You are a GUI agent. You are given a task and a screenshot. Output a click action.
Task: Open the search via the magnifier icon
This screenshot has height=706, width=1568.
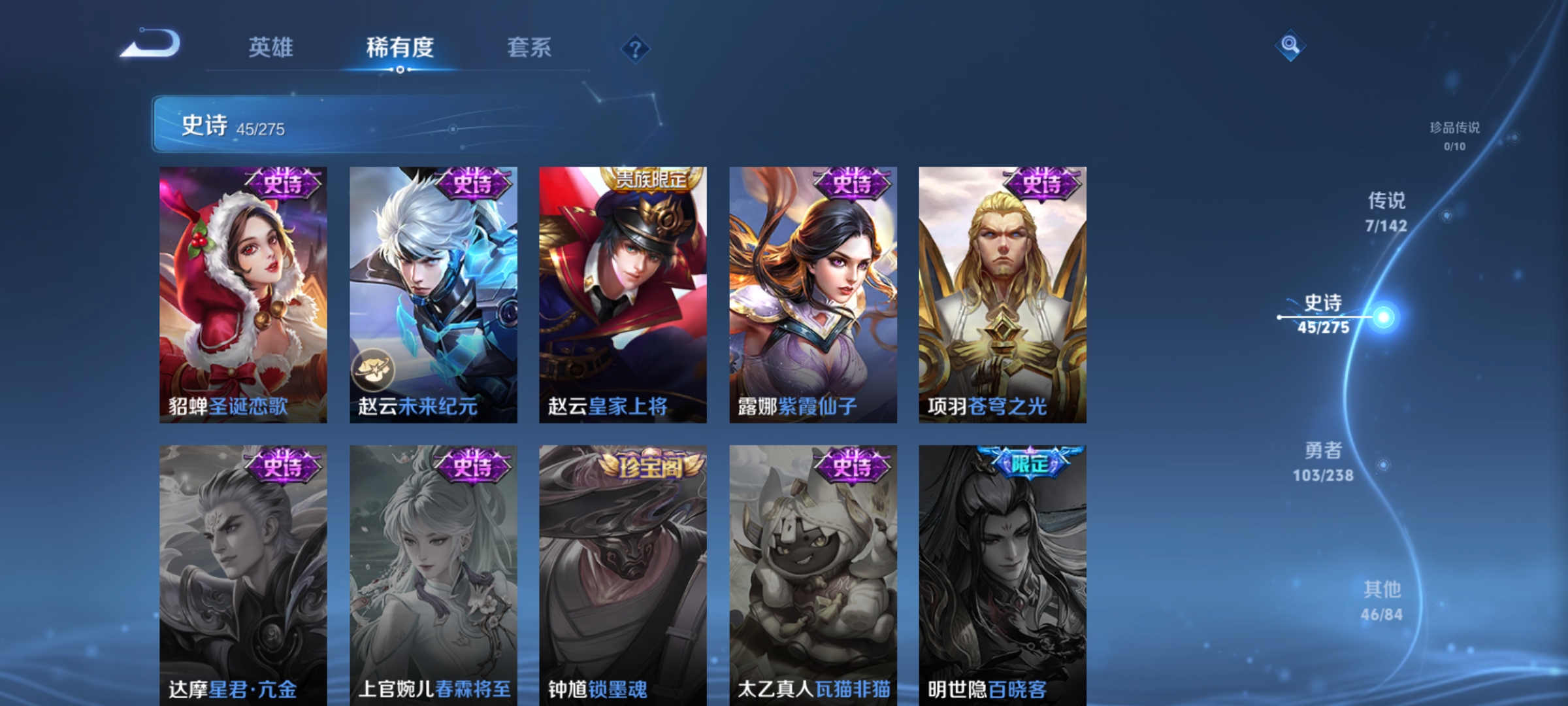click(x=1290, y=47)
